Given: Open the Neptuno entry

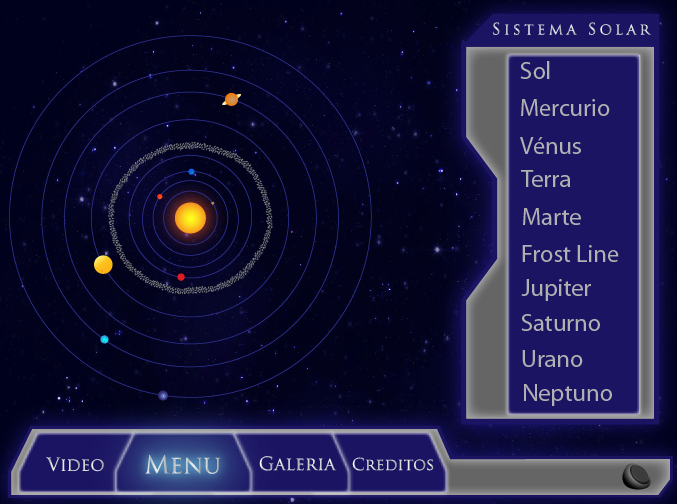Looking at the screenshot, I should 567,394.
